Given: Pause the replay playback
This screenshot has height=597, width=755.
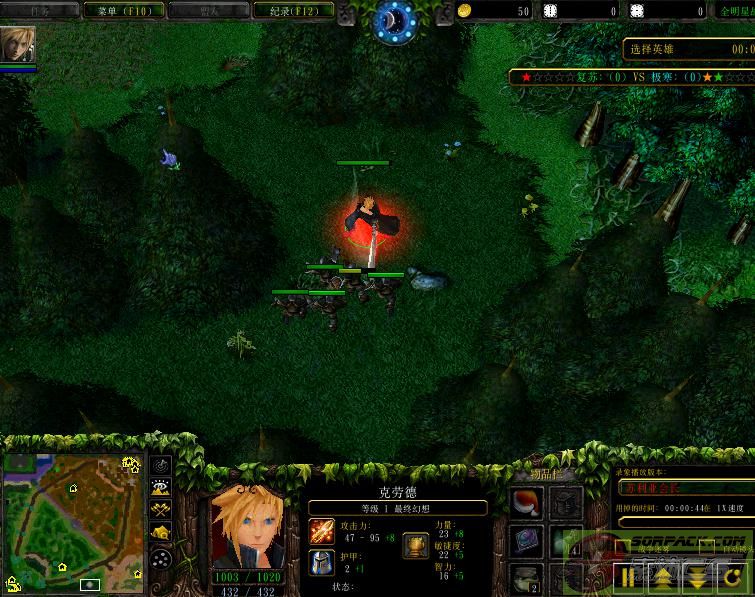Looking at the screenshot, I should pyautogui.click(x=630, y=575).
